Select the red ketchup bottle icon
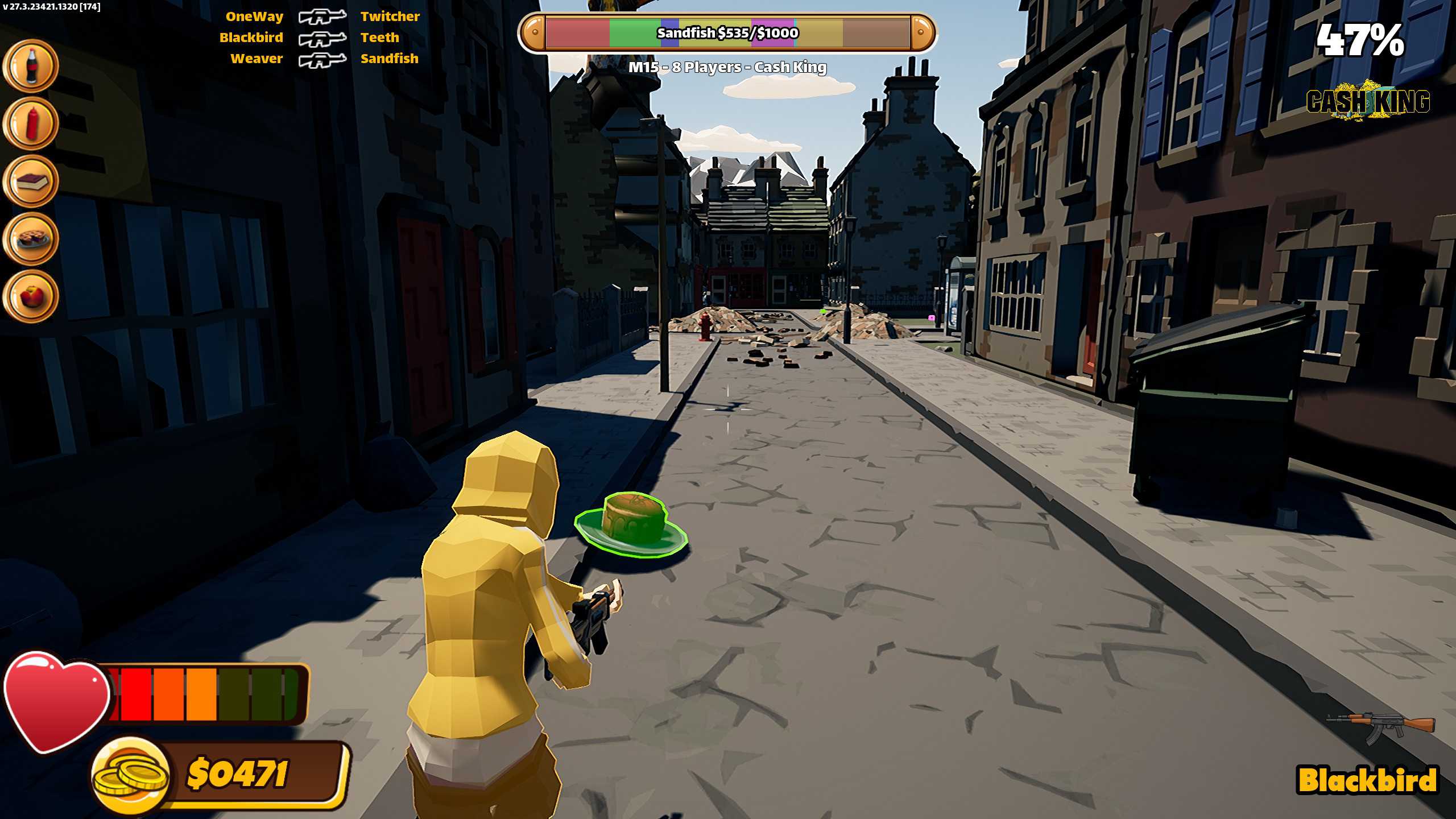Screen dimensions: 1456x819 (31, 123)
